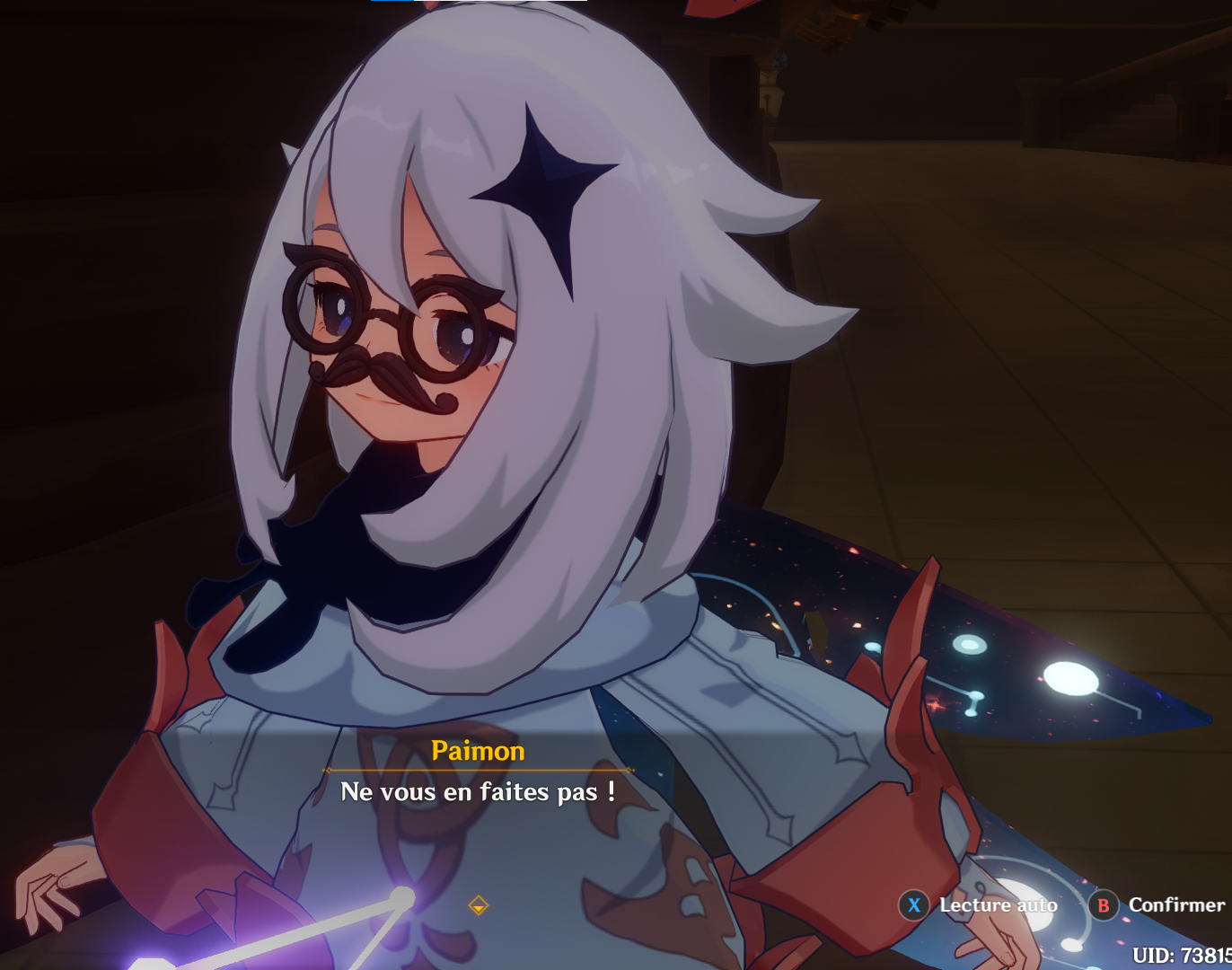Screen dimensions: 1232x970
Task: Select the Paimon name label
Action: click(x=477, y=751)
